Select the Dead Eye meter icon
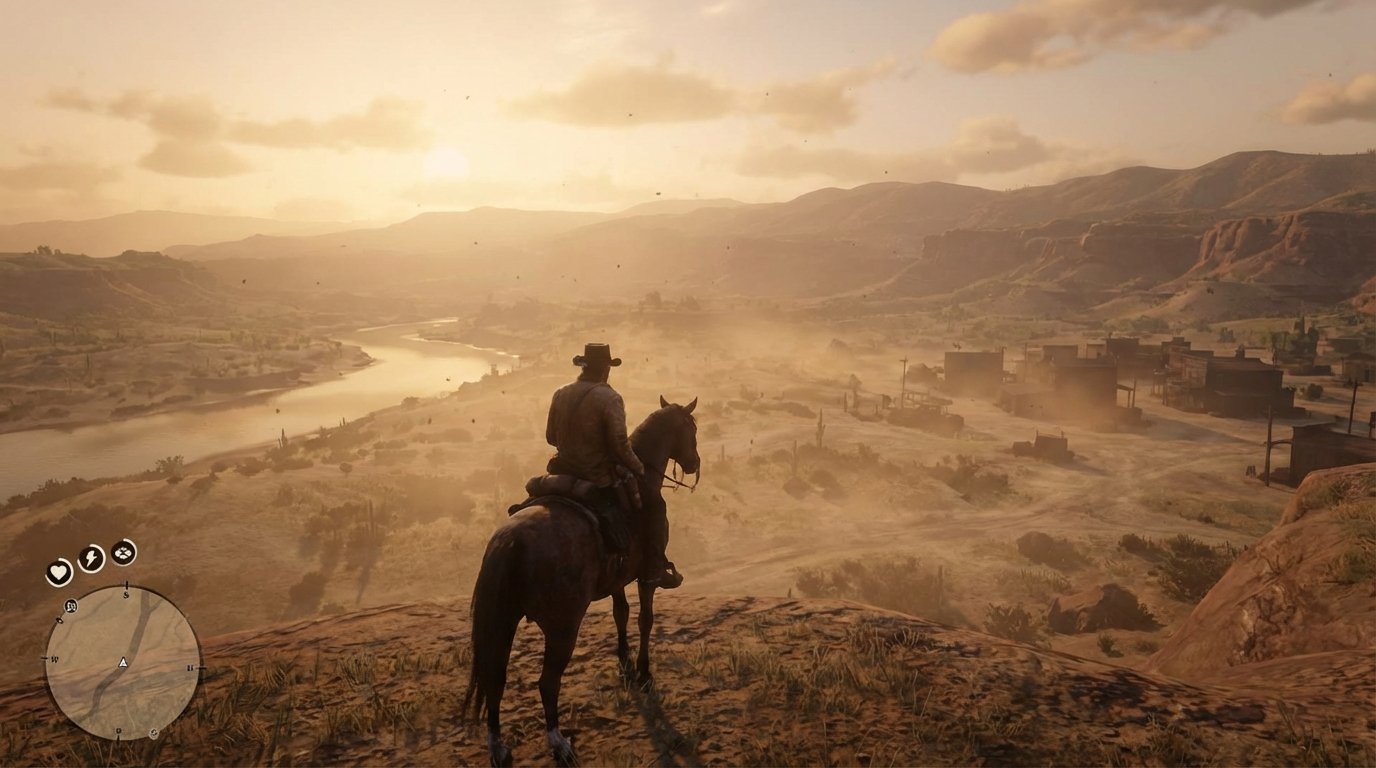 [122, 553]
